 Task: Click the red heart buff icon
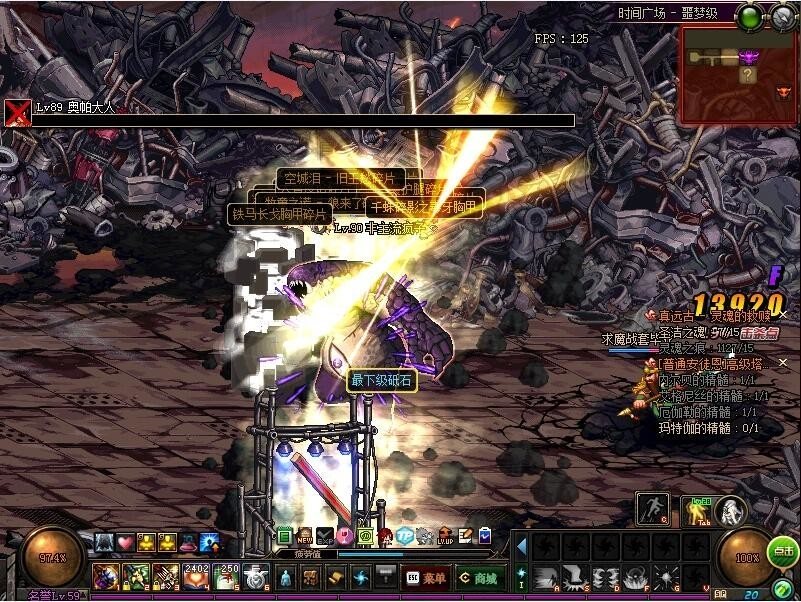tap(125, 542)
